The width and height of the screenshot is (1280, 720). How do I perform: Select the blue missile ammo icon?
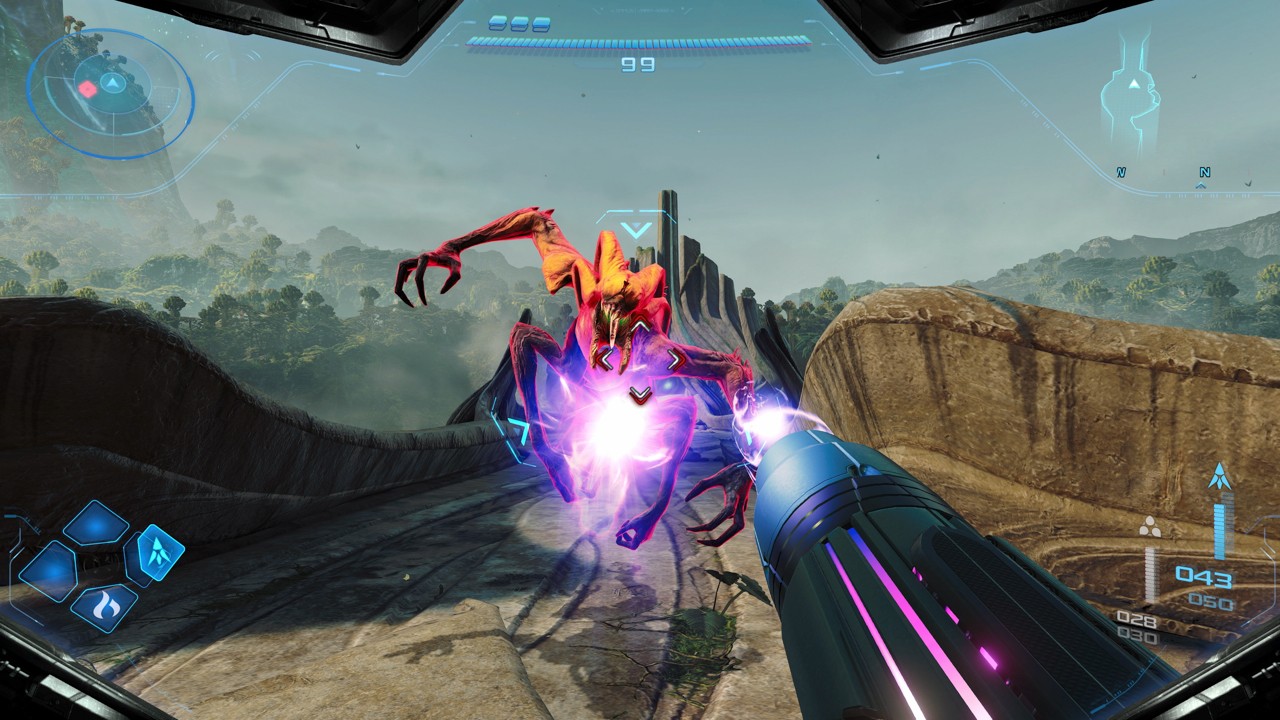[1218, 476]
